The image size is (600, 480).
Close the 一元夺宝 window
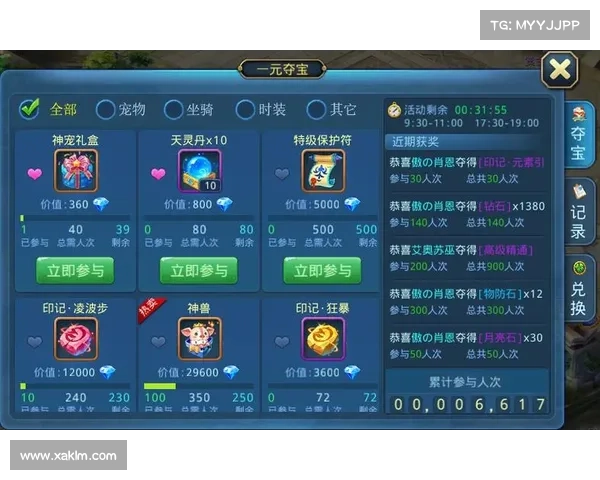562,70
